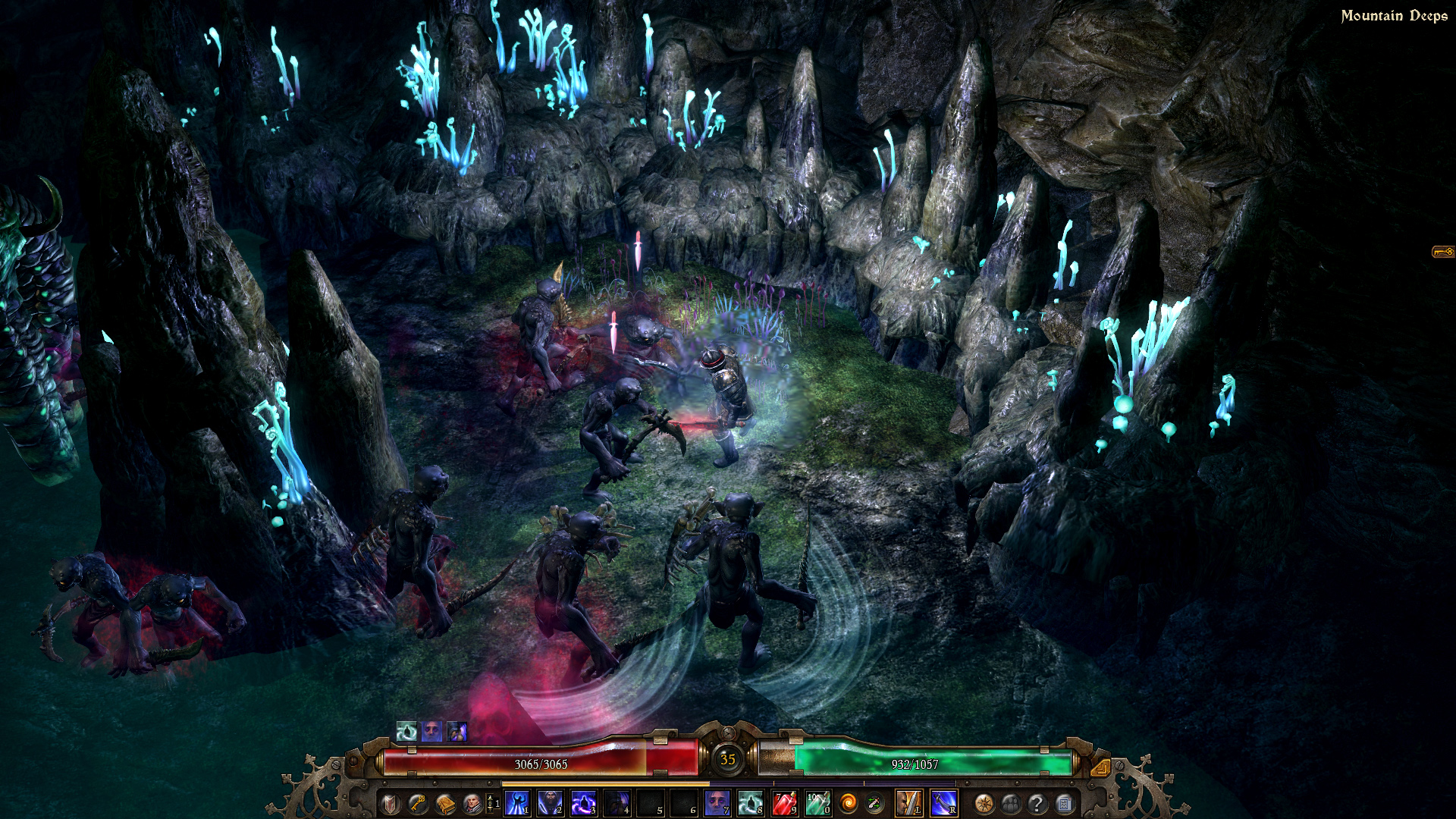Image resolution: width=1456 pixels, height=819 pixels.
Task: Click the orange spiral skill icon on the hotbar
Action: [x=849, y=802]
